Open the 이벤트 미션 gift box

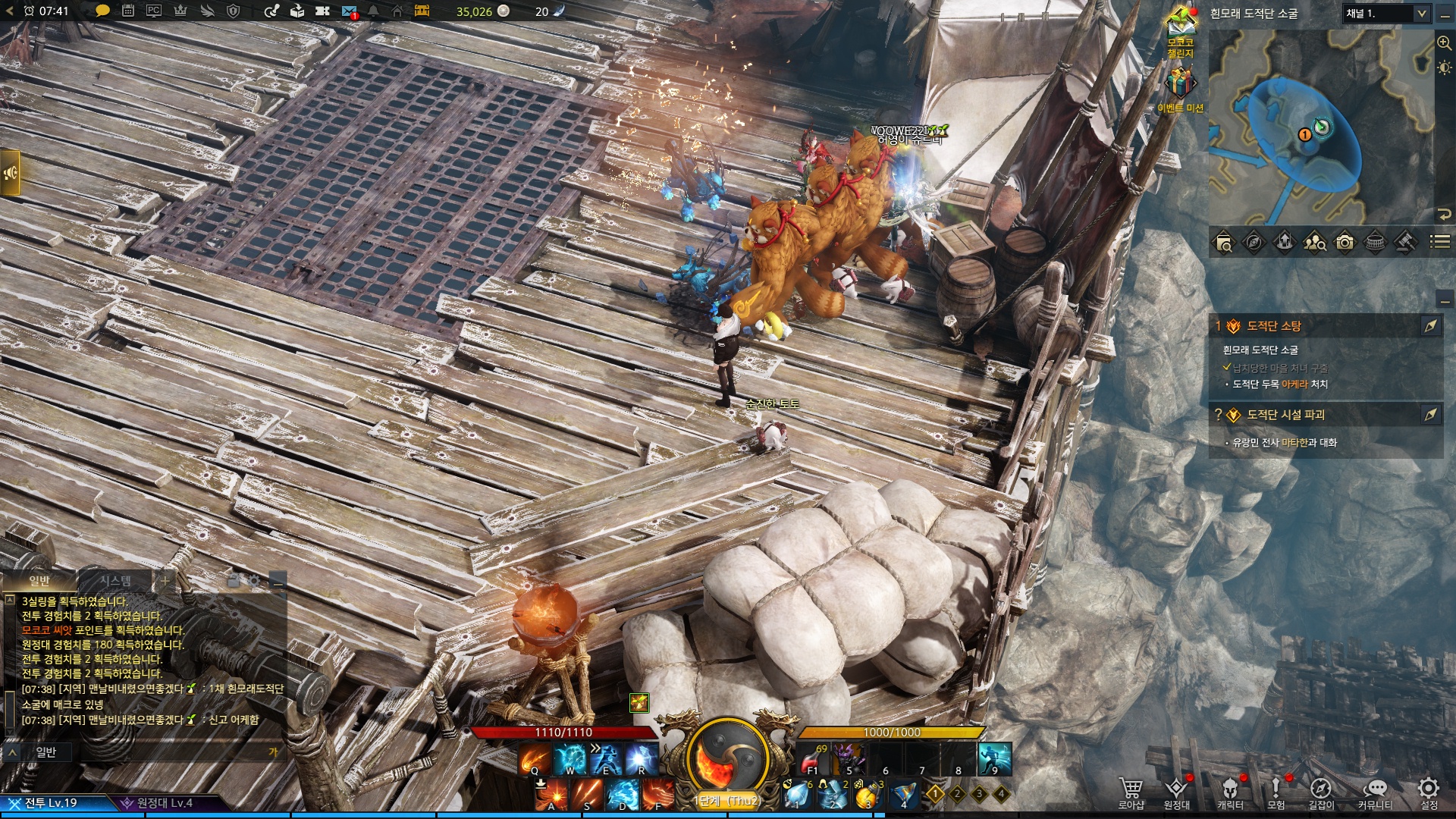(1179, 85)
